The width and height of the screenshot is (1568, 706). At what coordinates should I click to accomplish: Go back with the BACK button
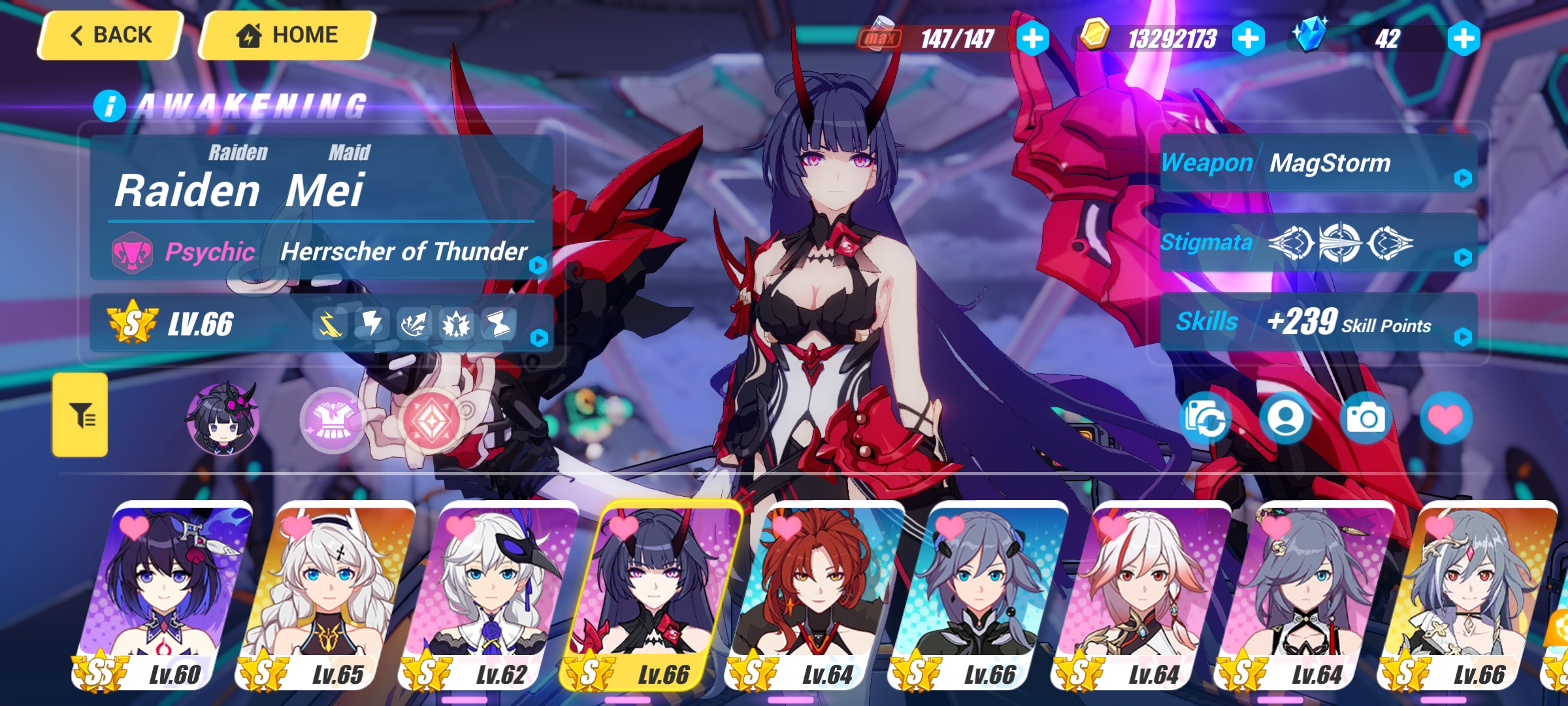pyautogui.click(x=110, y=35)
